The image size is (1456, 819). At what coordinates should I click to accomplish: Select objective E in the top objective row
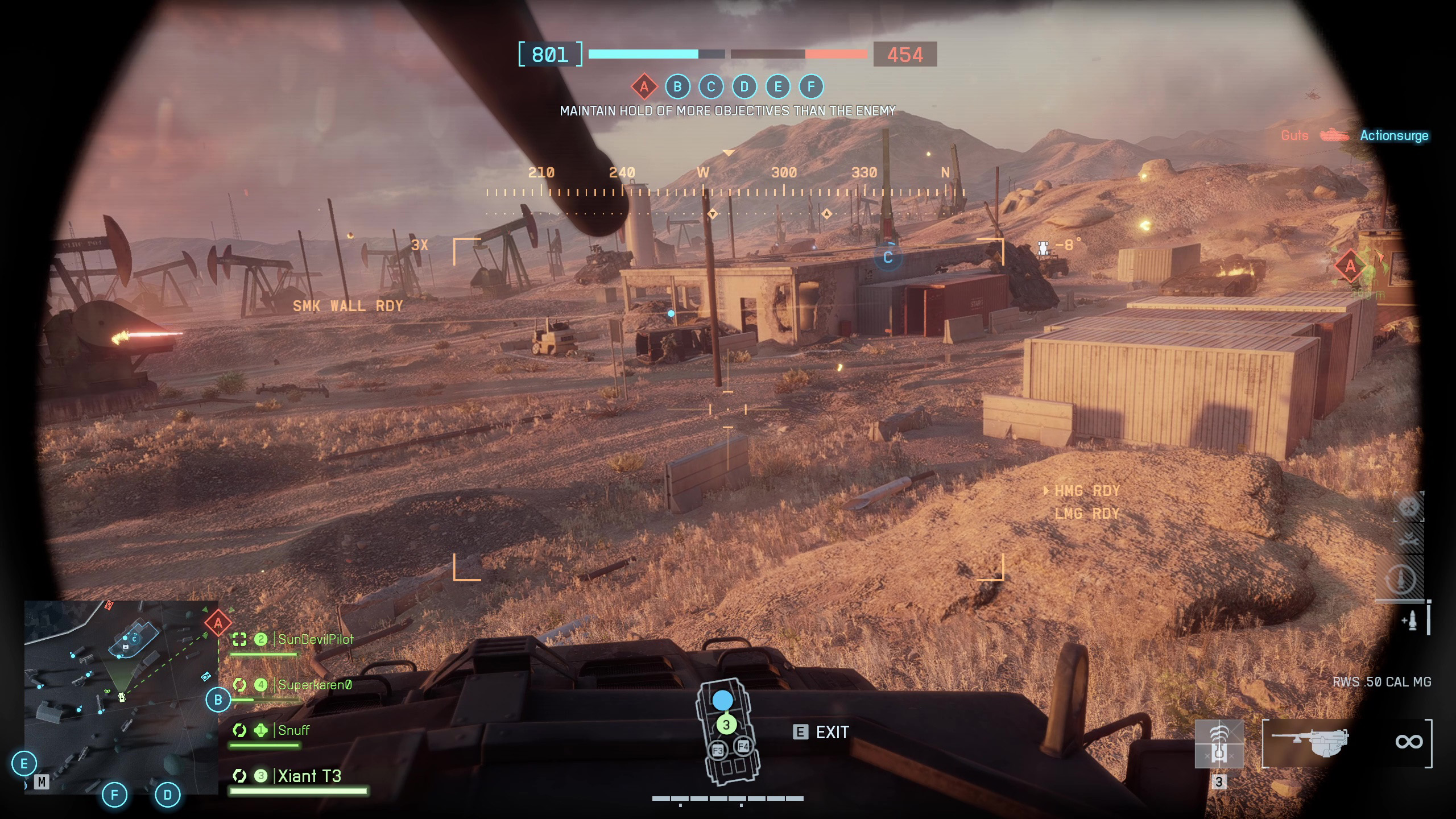coord(778,87)
